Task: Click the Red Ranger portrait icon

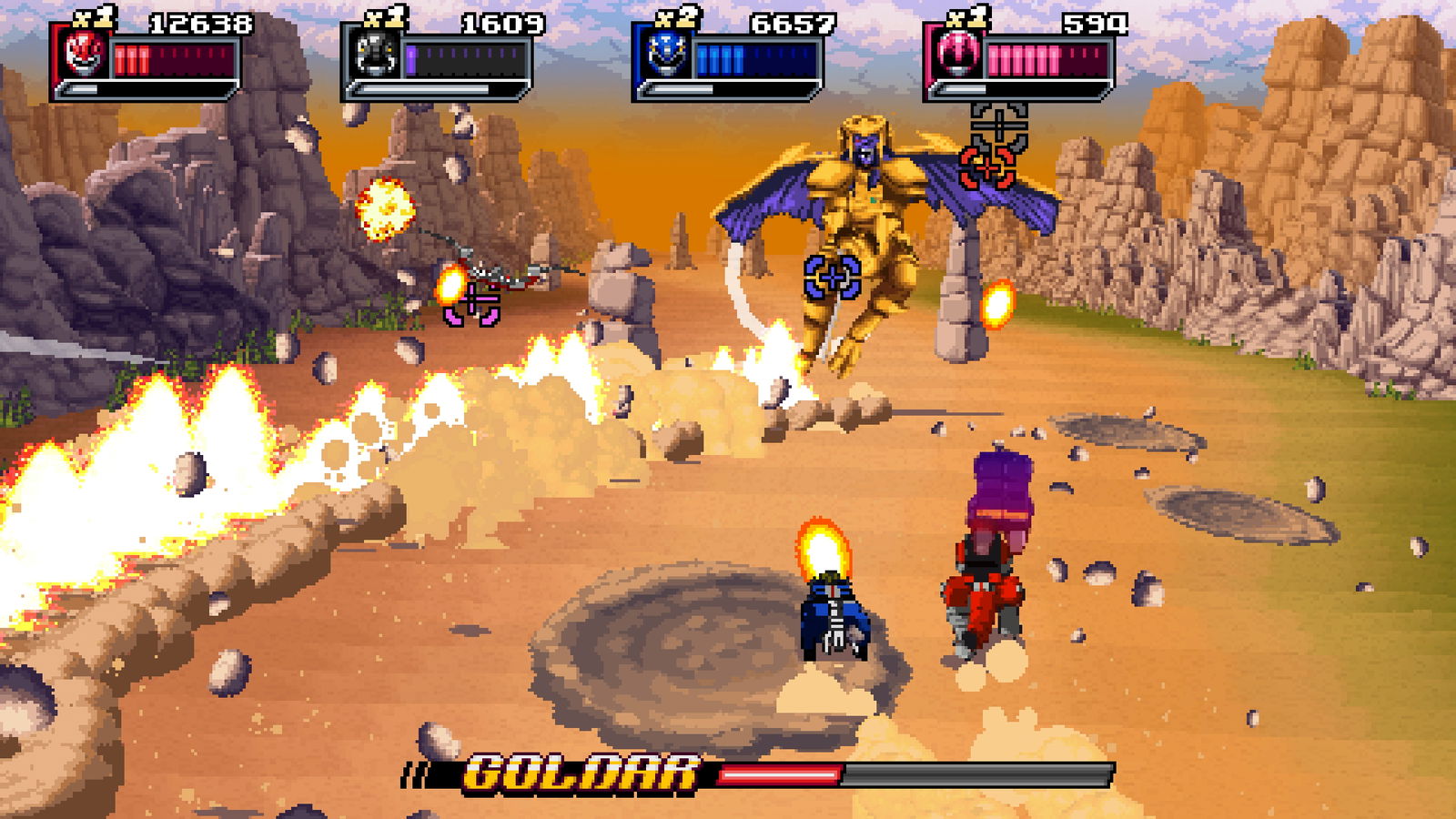Action: pyautogui.click(x=85, y=56)
